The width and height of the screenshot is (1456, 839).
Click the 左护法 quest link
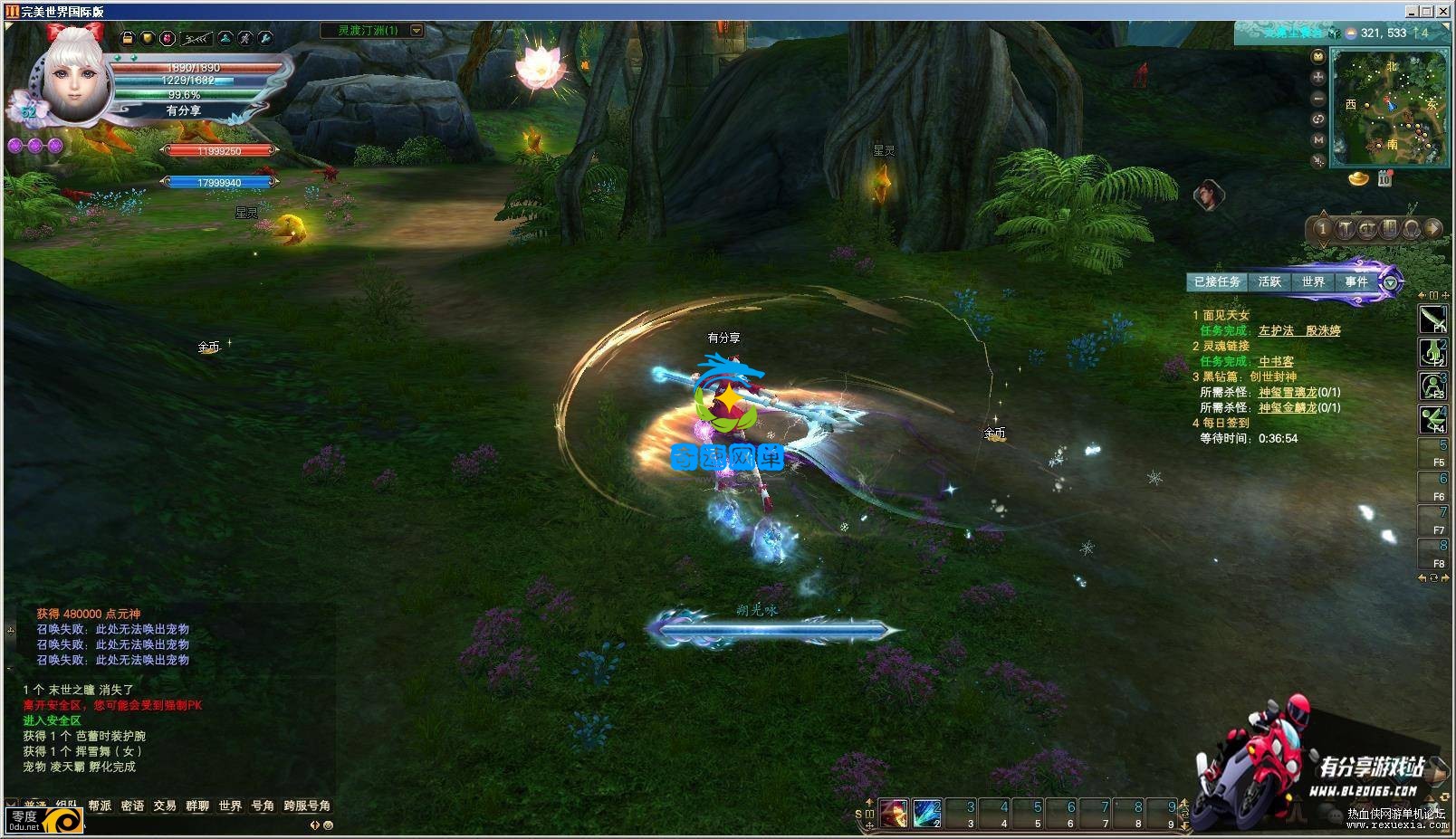[1276, 331]
